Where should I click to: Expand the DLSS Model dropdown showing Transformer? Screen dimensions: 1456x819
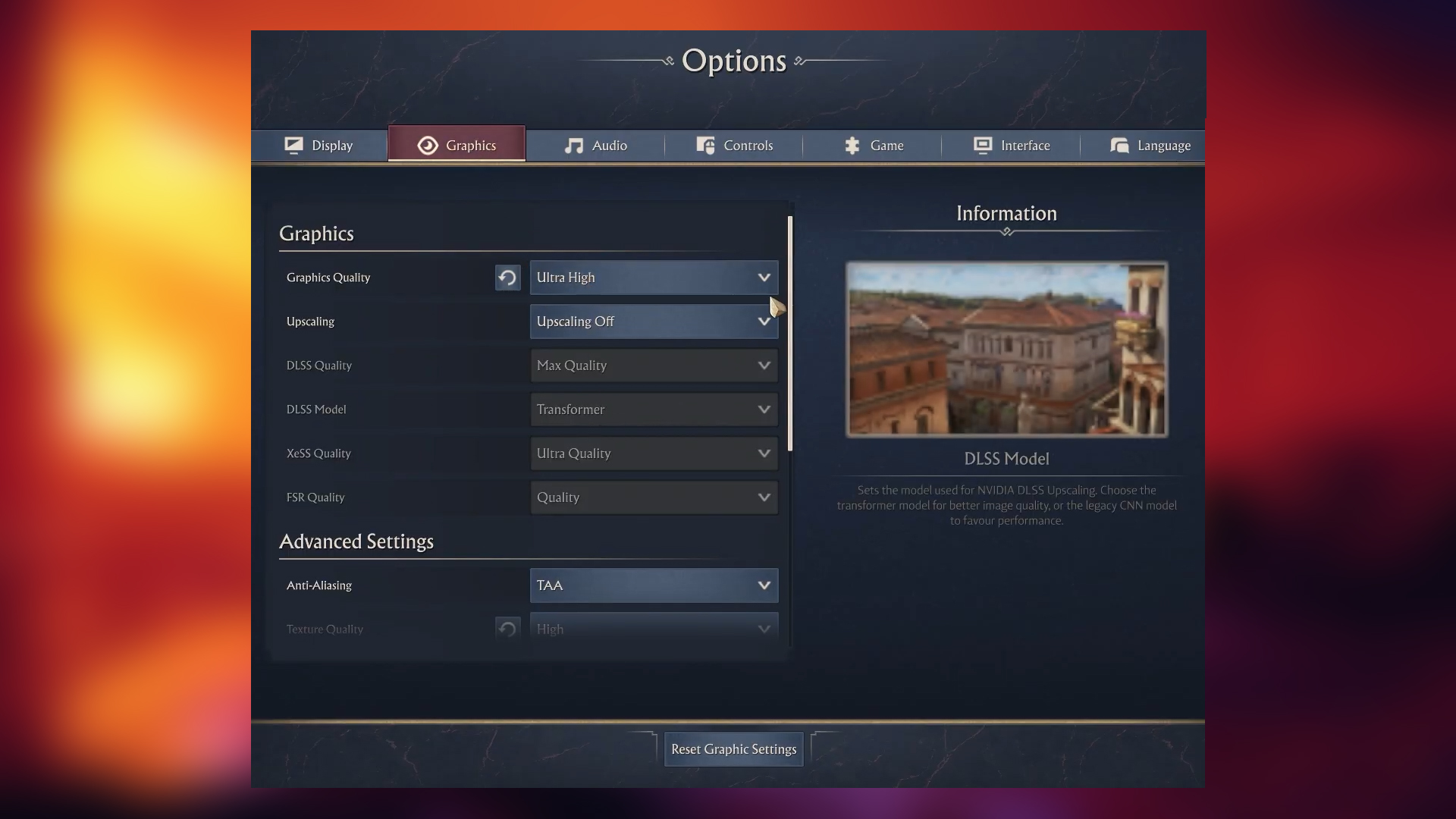(x=653, y=409)
